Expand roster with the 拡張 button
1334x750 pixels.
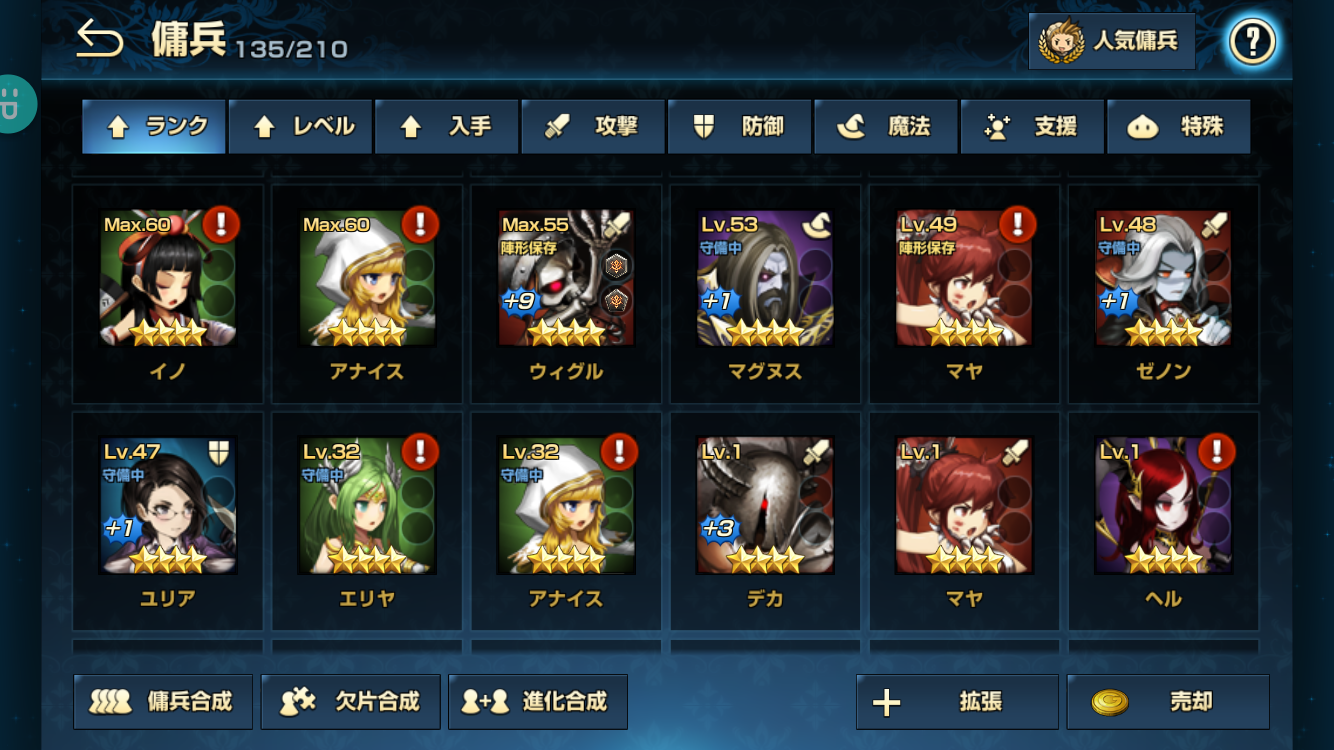[957, 702]
